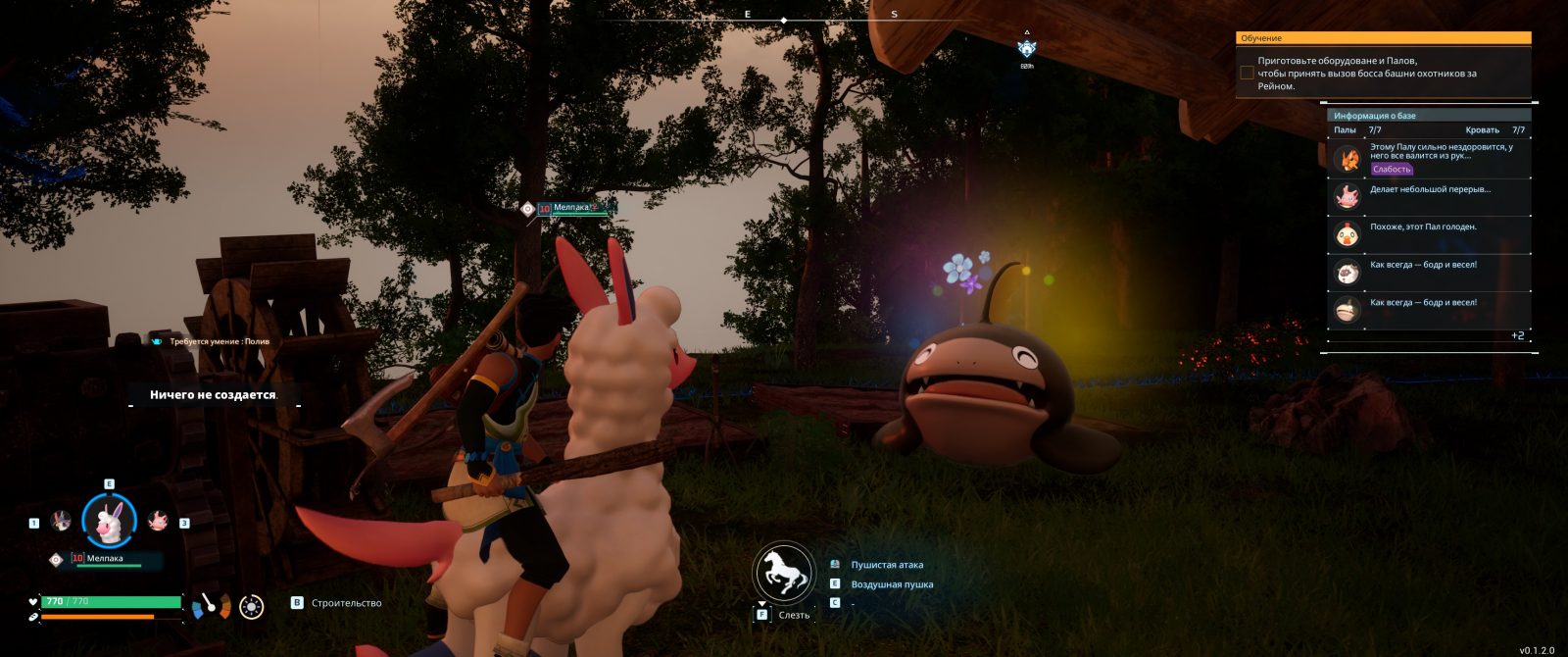Select the Pal row "Делает небольшой перерыв"
The width and height of the screenshot is (1568, 657).
click(1429, 196)
